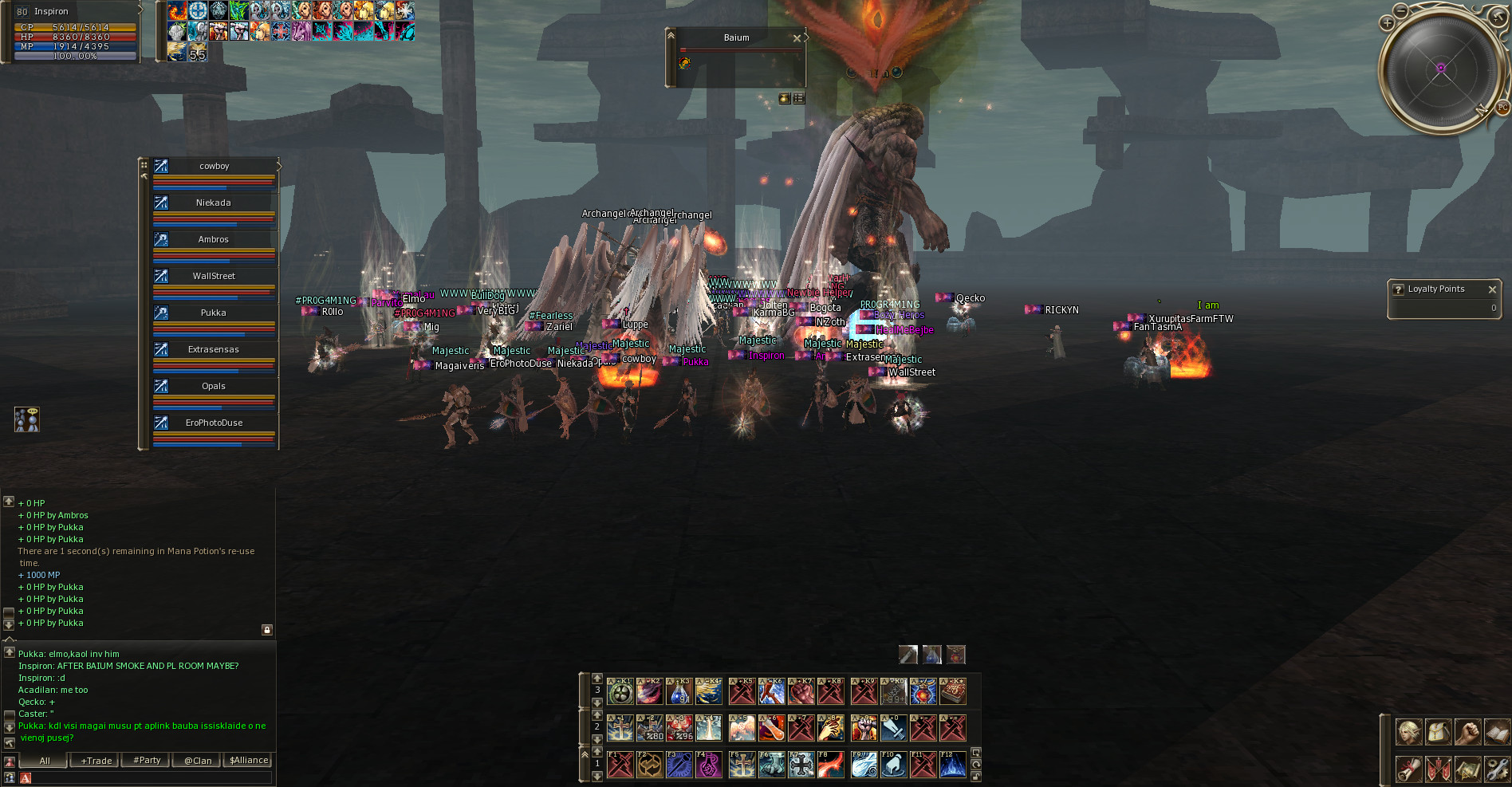Switch to the #Party chat tab

(x=147, y=761)
